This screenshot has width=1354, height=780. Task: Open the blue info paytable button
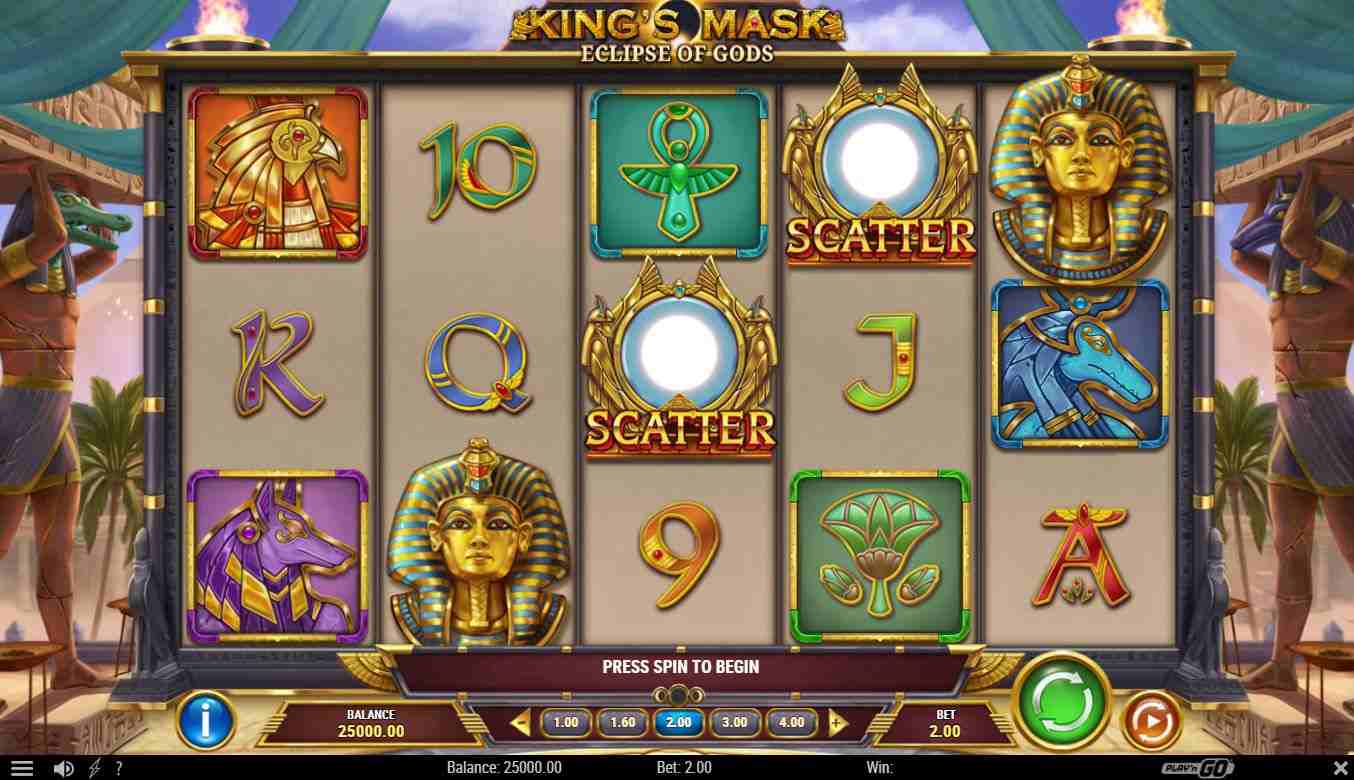tap(206, 720)
